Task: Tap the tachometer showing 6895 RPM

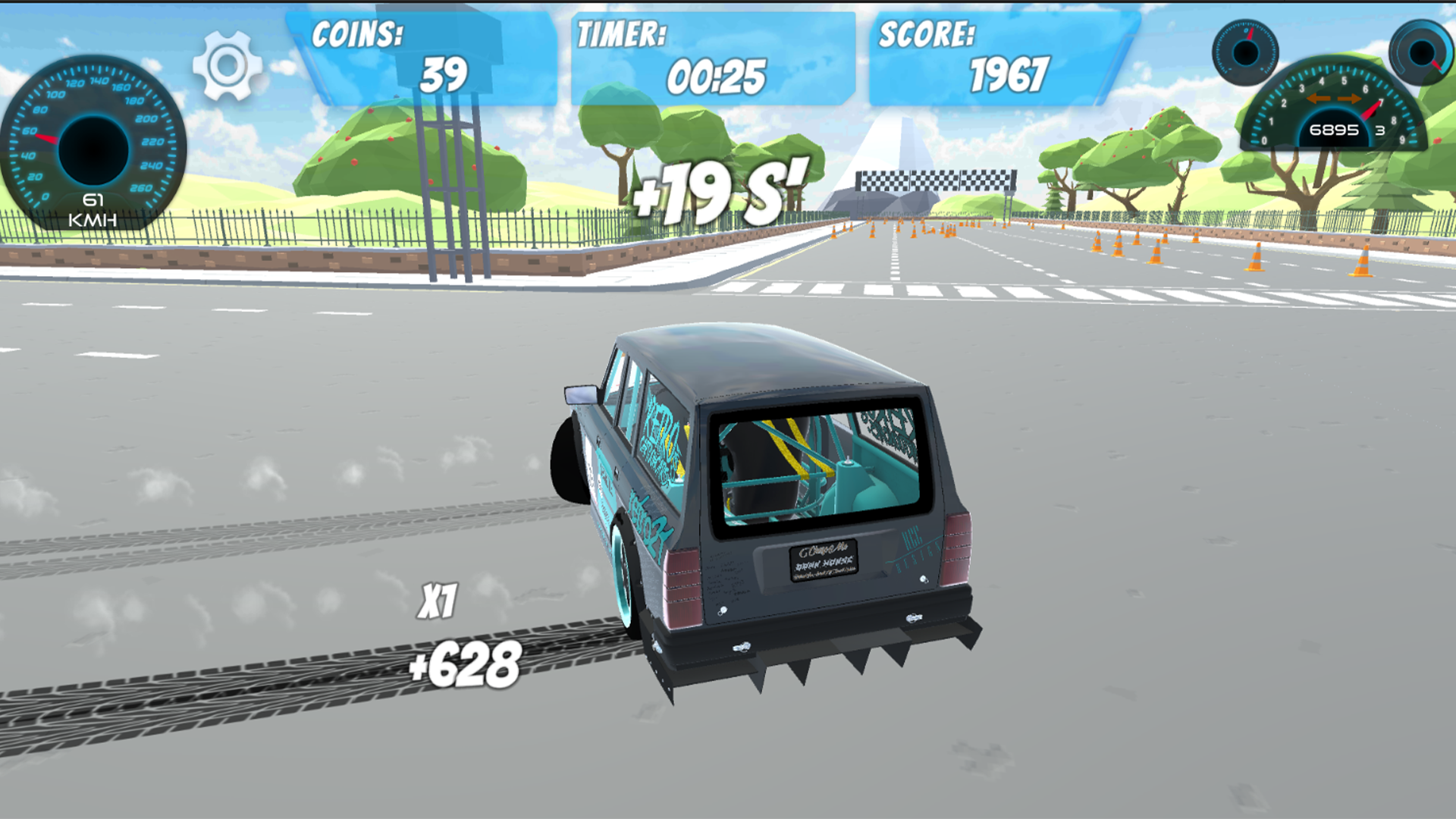Action: click(x=1335, y=130)
